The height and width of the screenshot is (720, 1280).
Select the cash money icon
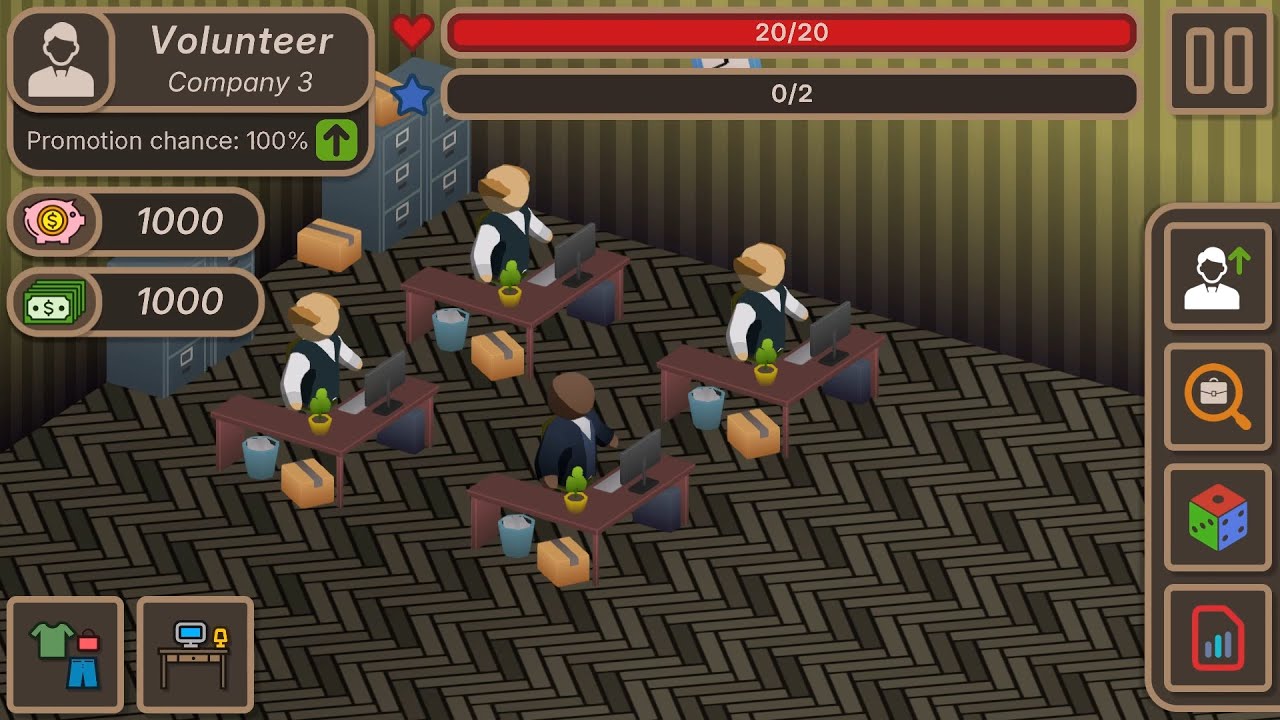52,302
